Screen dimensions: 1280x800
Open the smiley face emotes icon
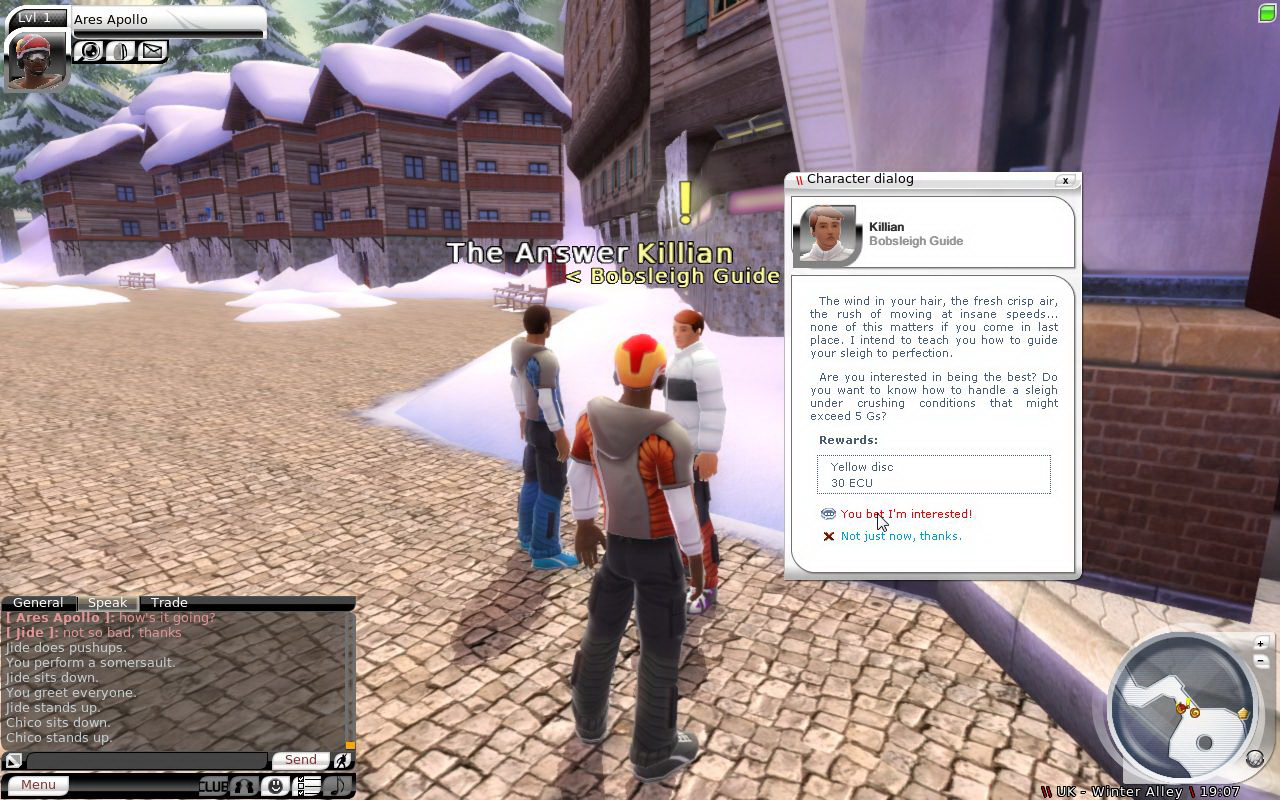click(x=275, y=786)
